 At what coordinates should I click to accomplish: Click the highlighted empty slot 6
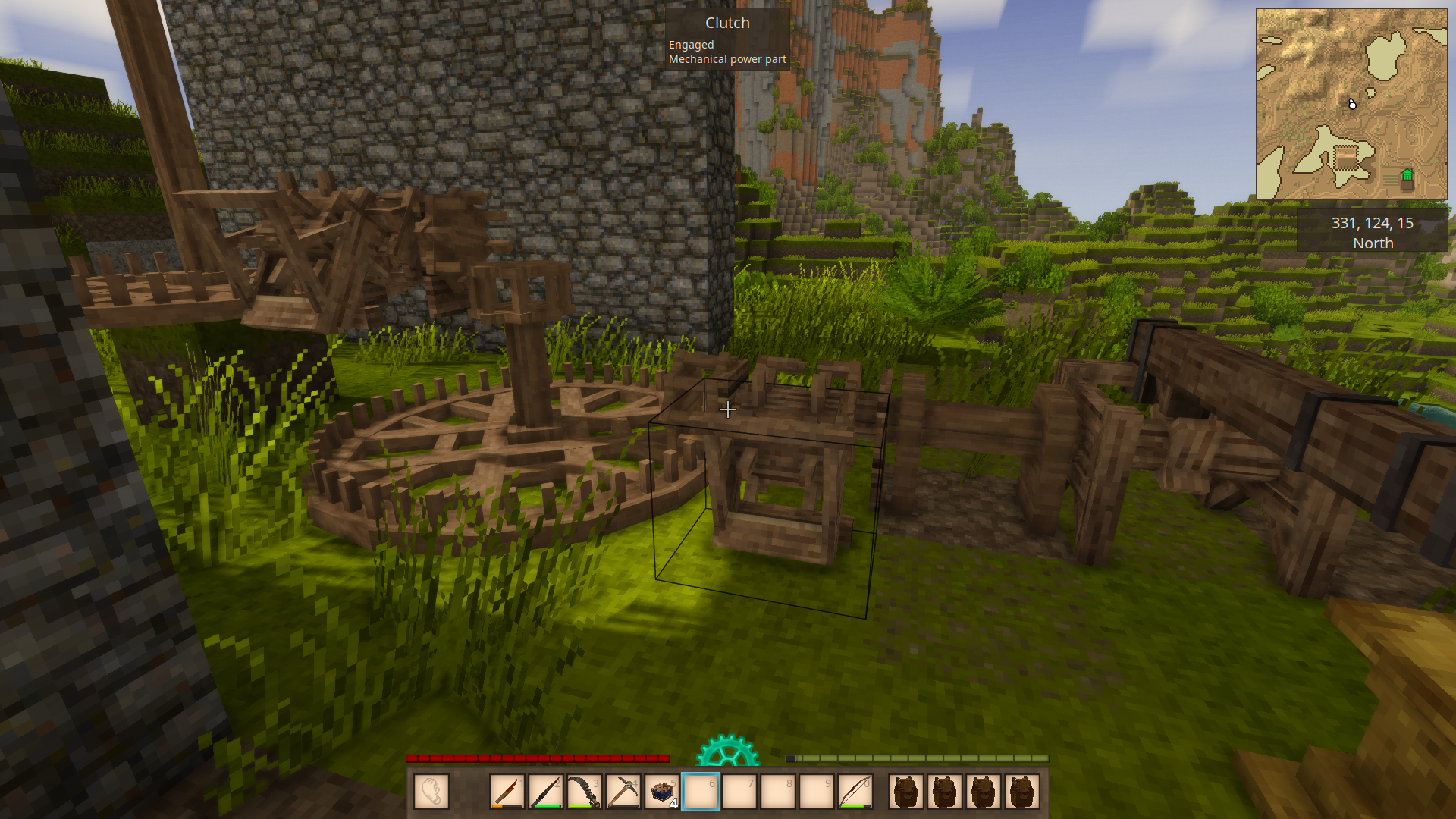click(x=701, y=792)
